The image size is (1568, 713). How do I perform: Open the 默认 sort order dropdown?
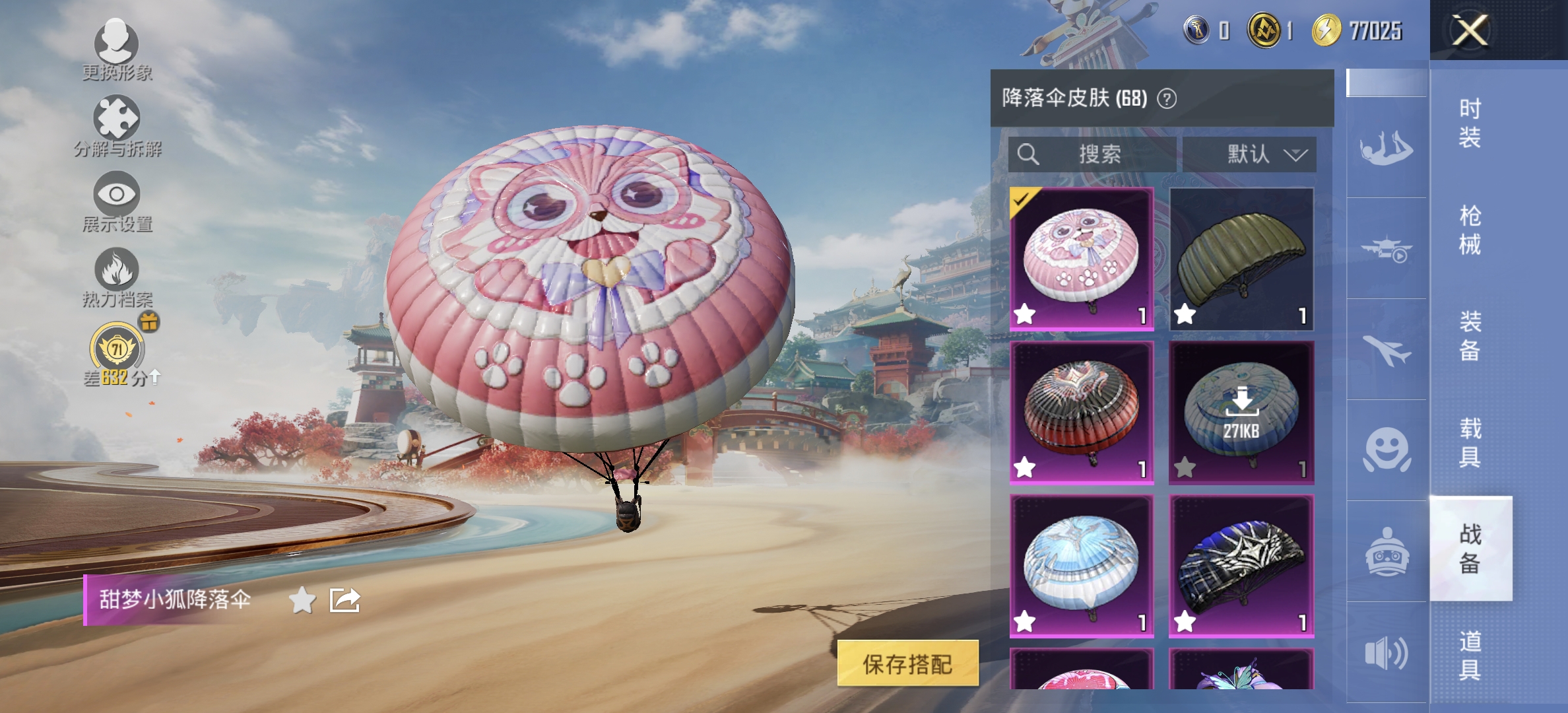(1251, 155)
